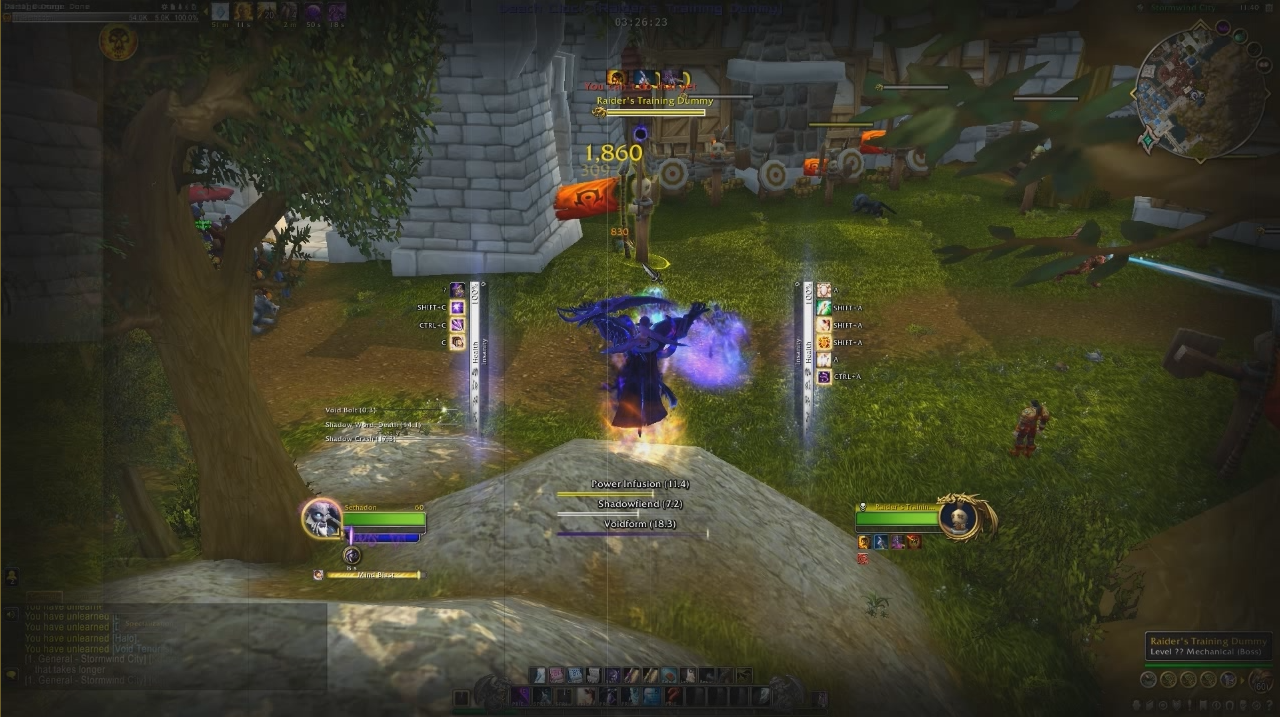This screenshot has height=717, width=1280.
Task: Open the calendar beside the clock
Action: (1268, 7)
